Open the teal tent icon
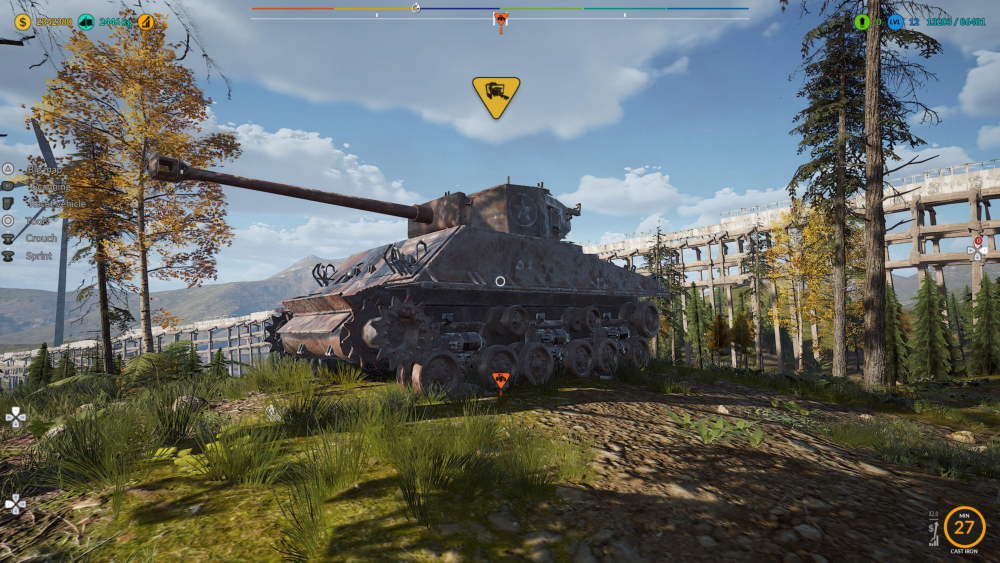Image resolution: width=1000 pixels, height=563 pixels. click(86, 21)
